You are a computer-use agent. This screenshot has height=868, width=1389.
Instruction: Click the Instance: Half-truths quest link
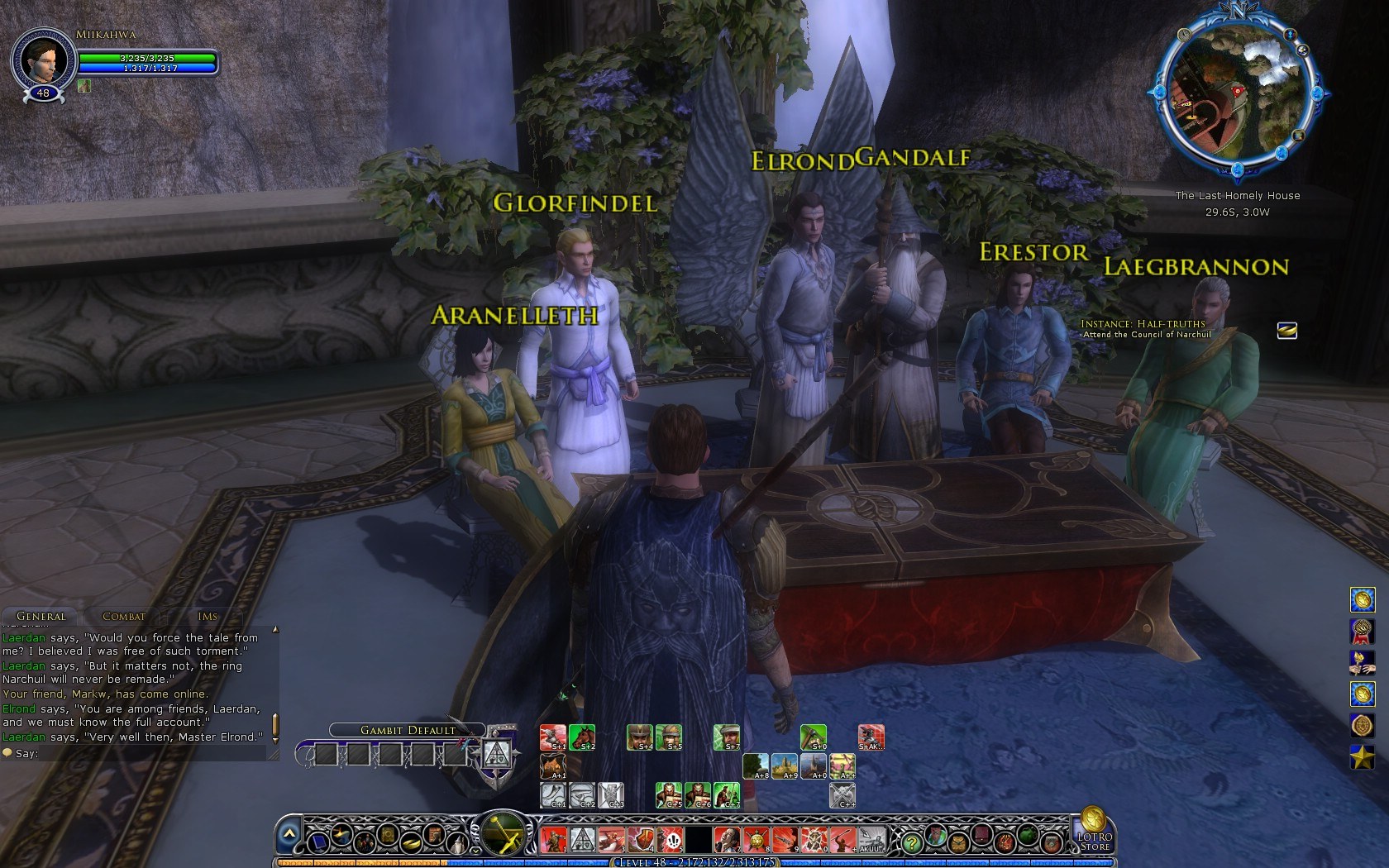click(x=1143, y=322)
